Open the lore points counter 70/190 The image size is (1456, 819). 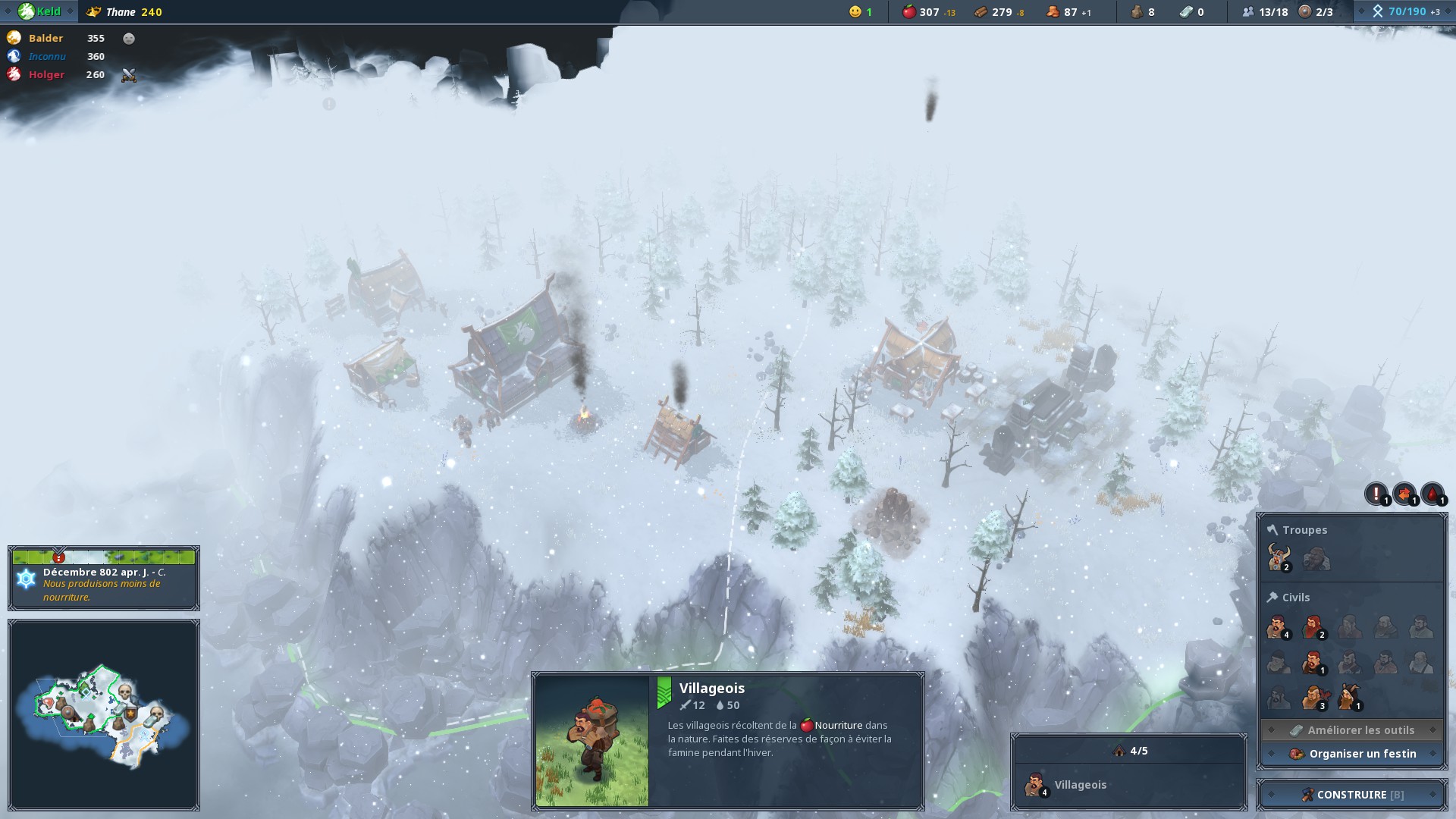[x=1405, y=11]
